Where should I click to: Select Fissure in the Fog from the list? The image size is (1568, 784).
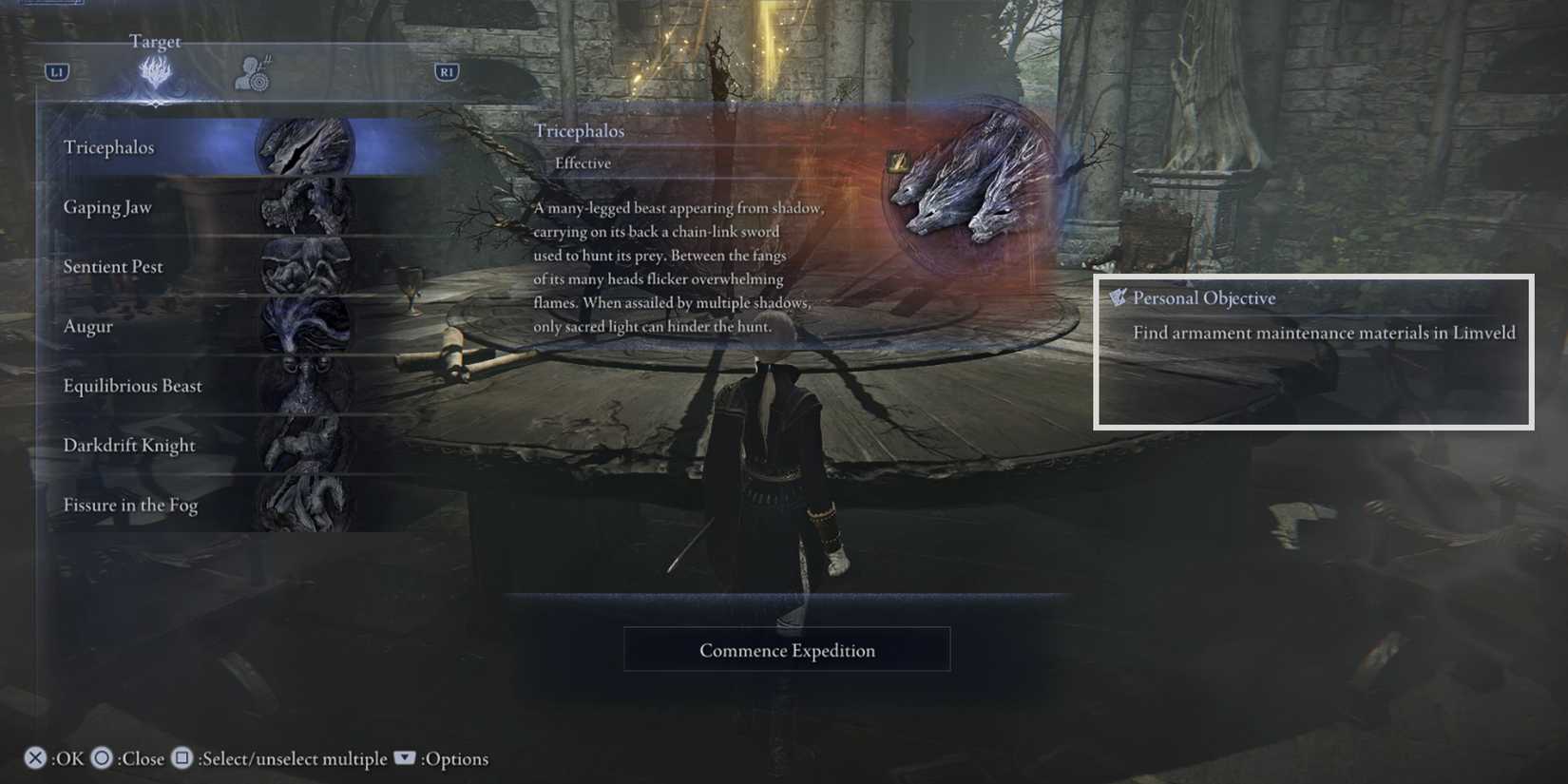tap(130, 506)
